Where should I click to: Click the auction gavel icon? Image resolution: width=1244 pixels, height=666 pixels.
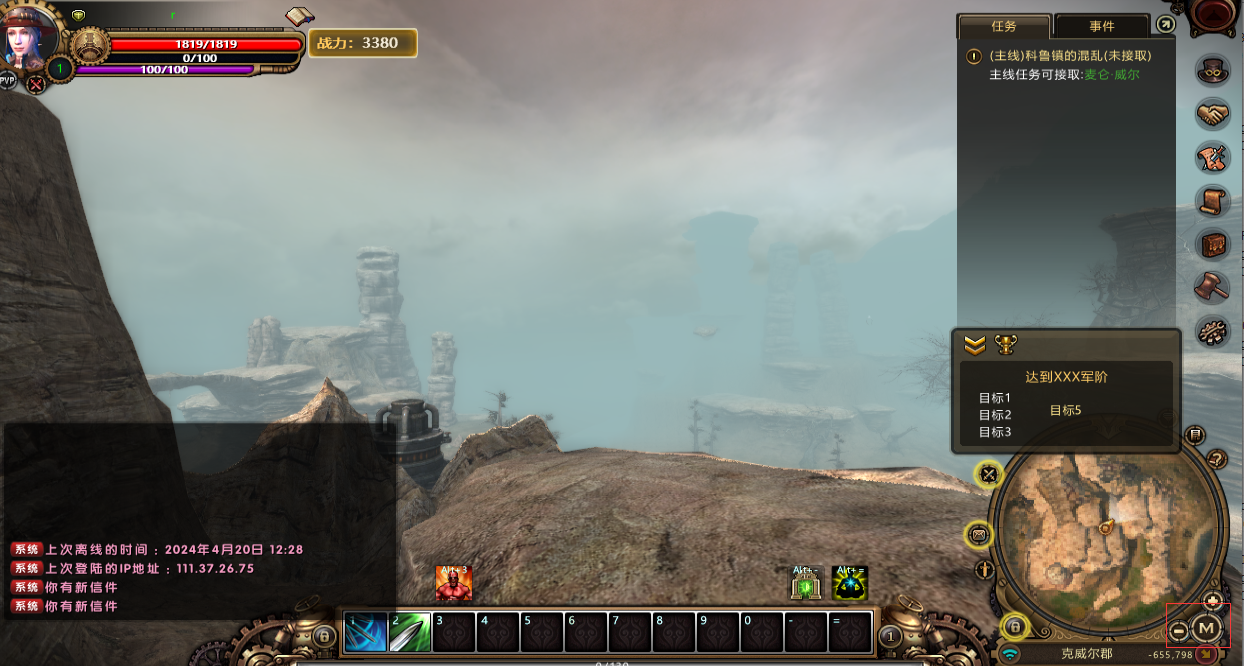(x=1213, y=287)
